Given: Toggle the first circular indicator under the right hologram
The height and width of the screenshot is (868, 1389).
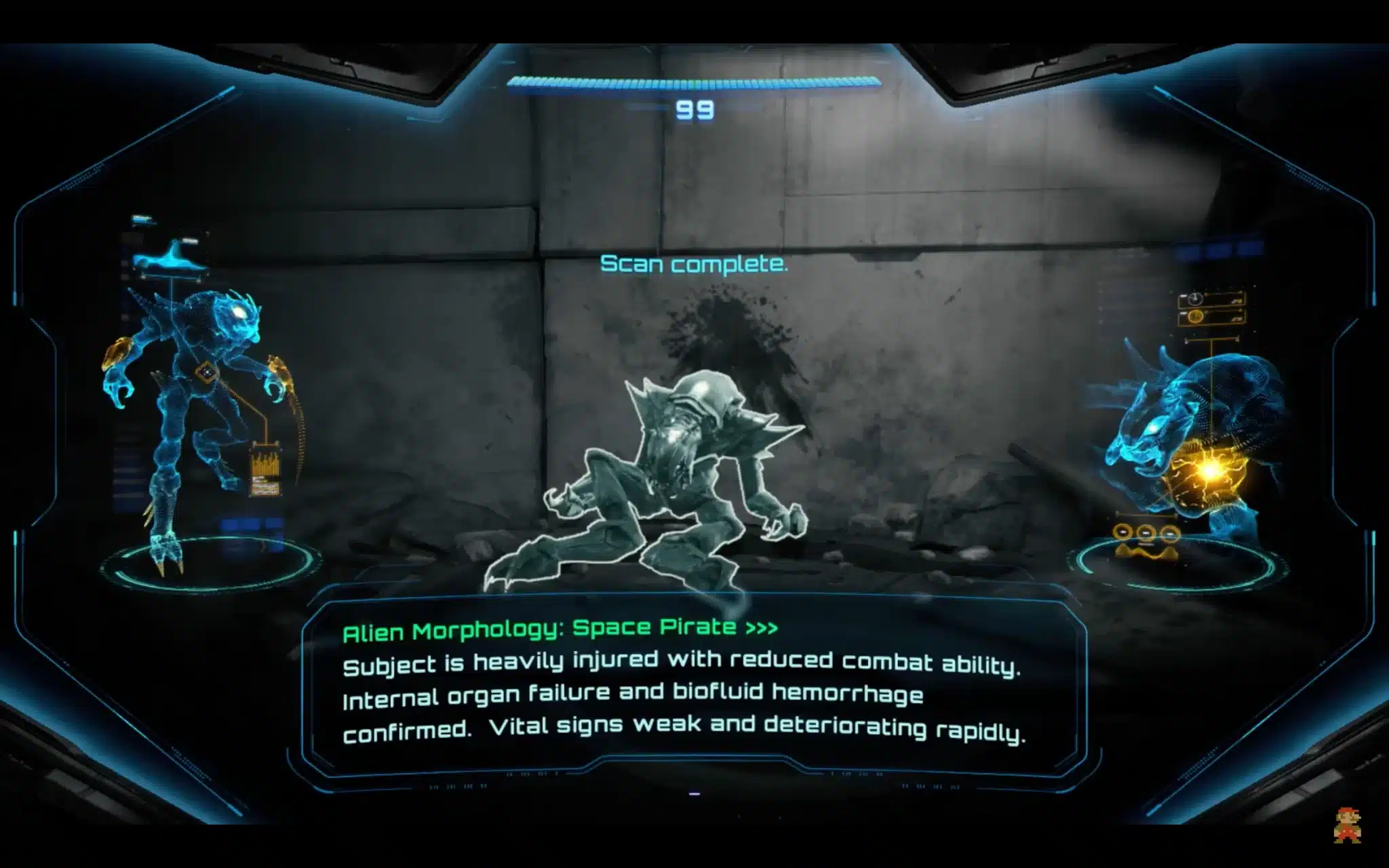Looking at the screenshot, I should point(1122,532).
